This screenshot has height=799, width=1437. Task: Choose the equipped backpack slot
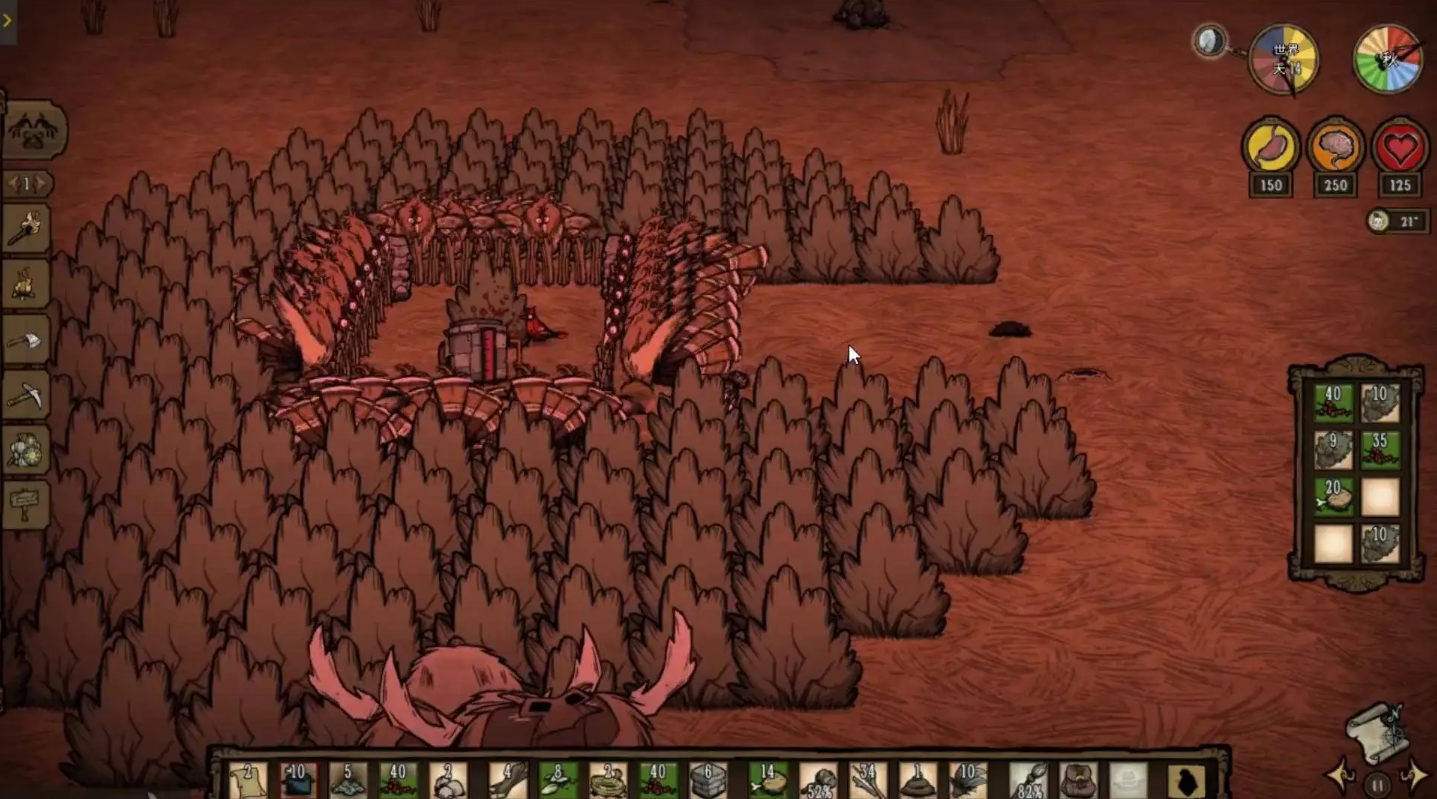point(1078,780)
